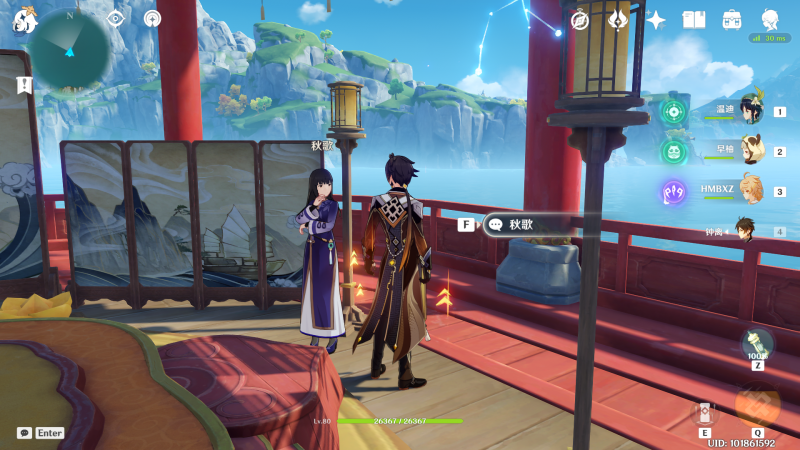
Task: Switch to party member 温迪
Action: (750, 112)
